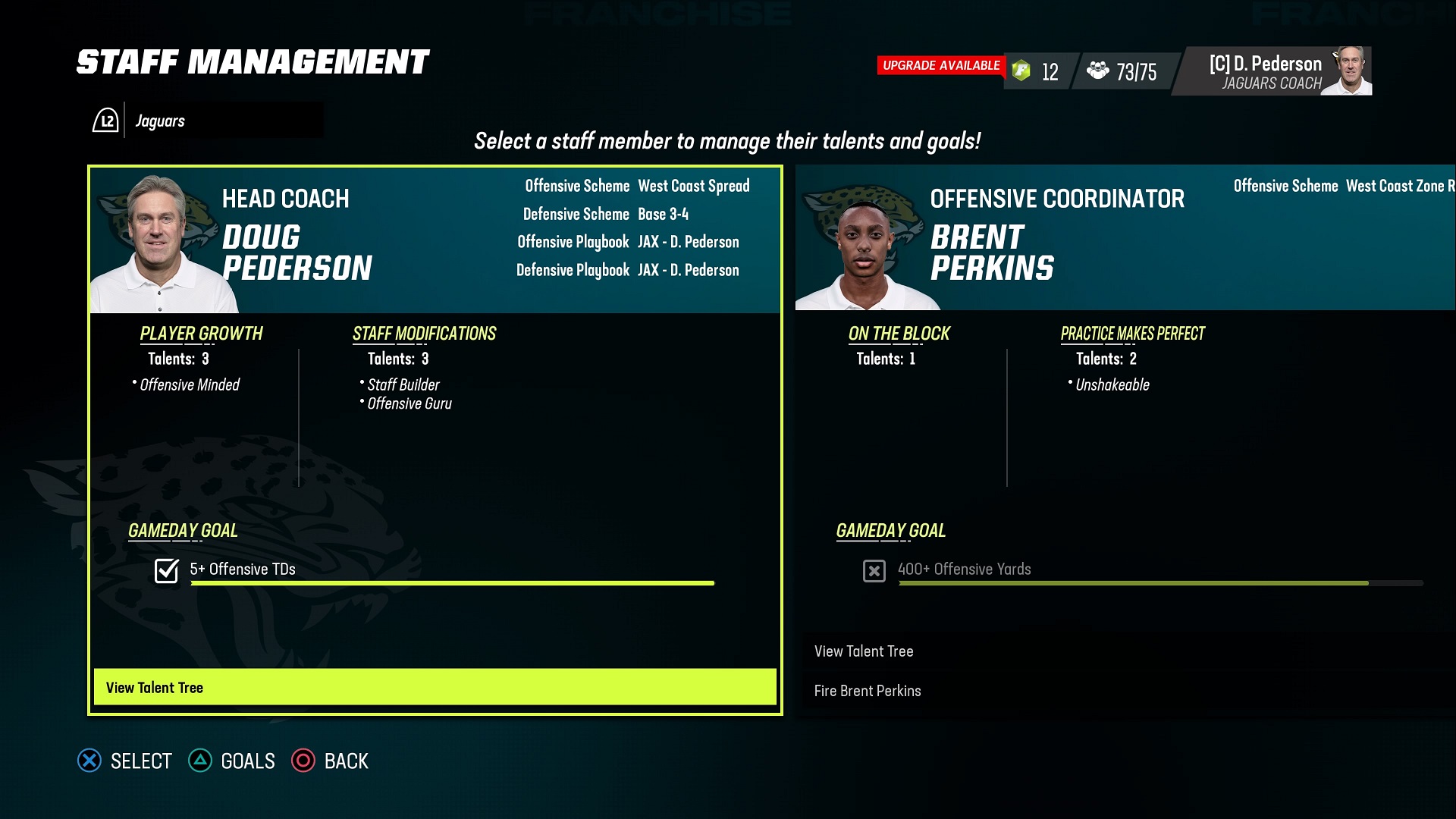The width and height of the screenshot is (1456, 819).
Task: Open Doug Pederson's View Talent Tree
Action: pyautogui.click(x=435, y=687)
